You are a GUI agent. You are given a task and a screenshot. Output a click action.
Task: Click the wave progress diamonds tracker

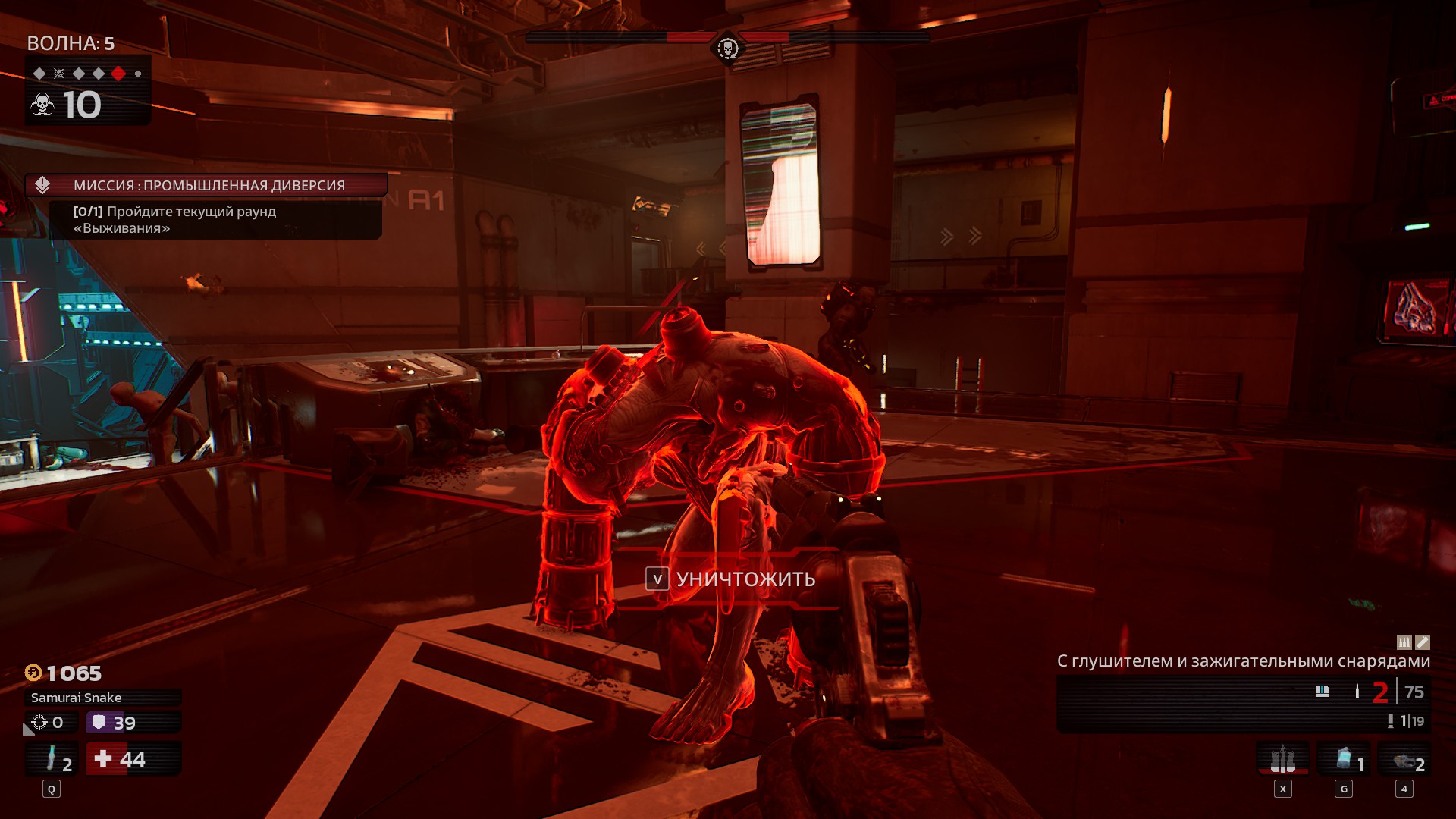[x=88, y=74]
